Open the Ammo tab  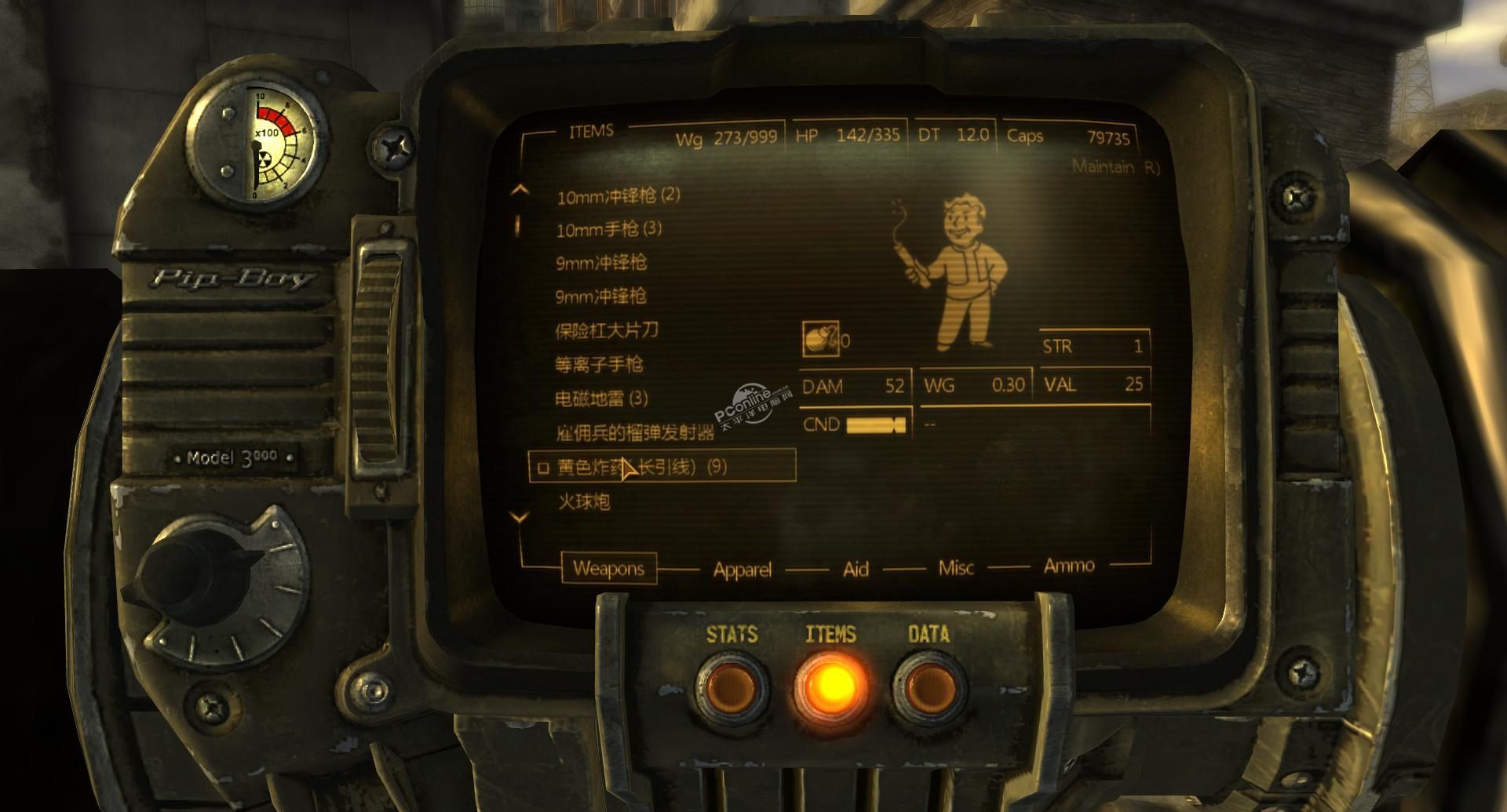coord(1068,566)
